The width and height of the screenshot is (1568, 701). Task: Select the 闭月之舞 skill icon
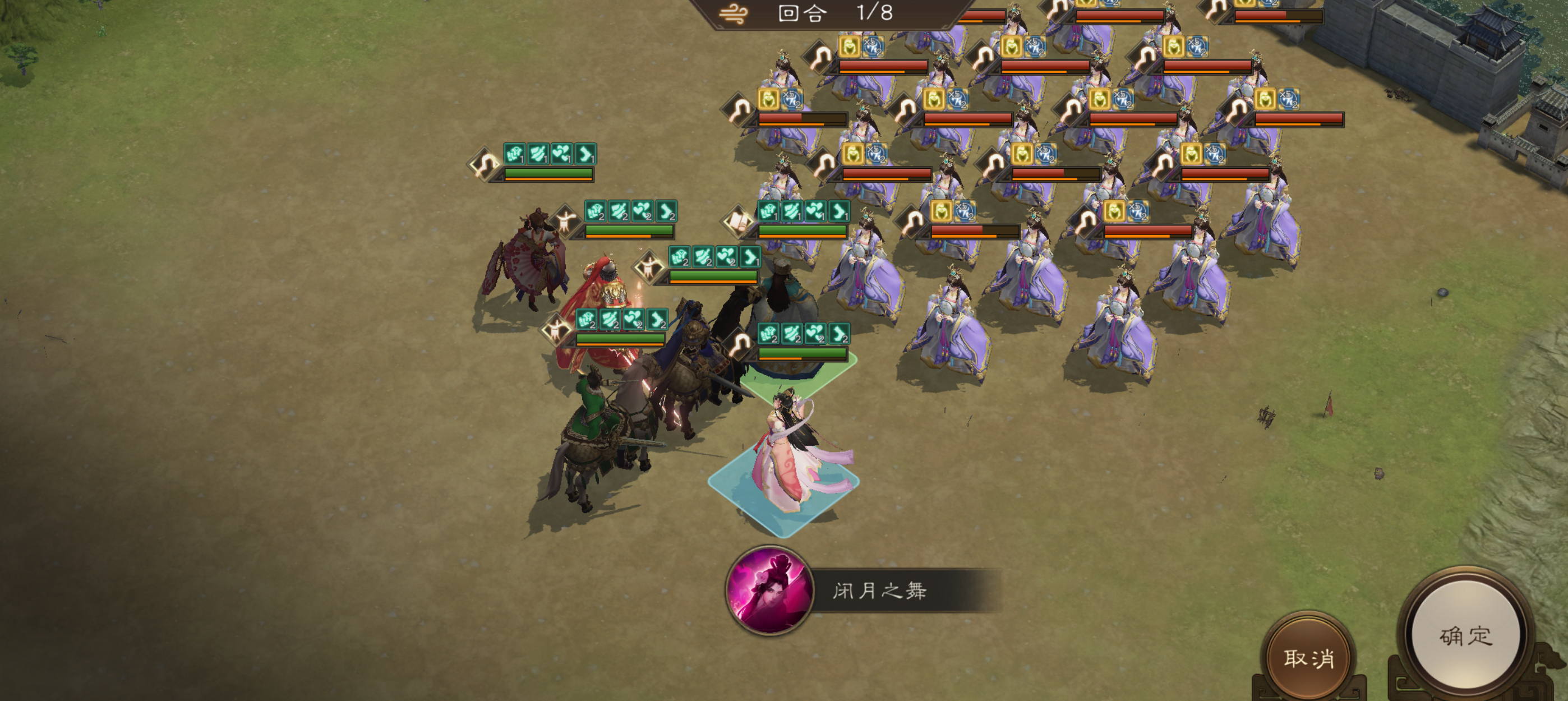769,591
